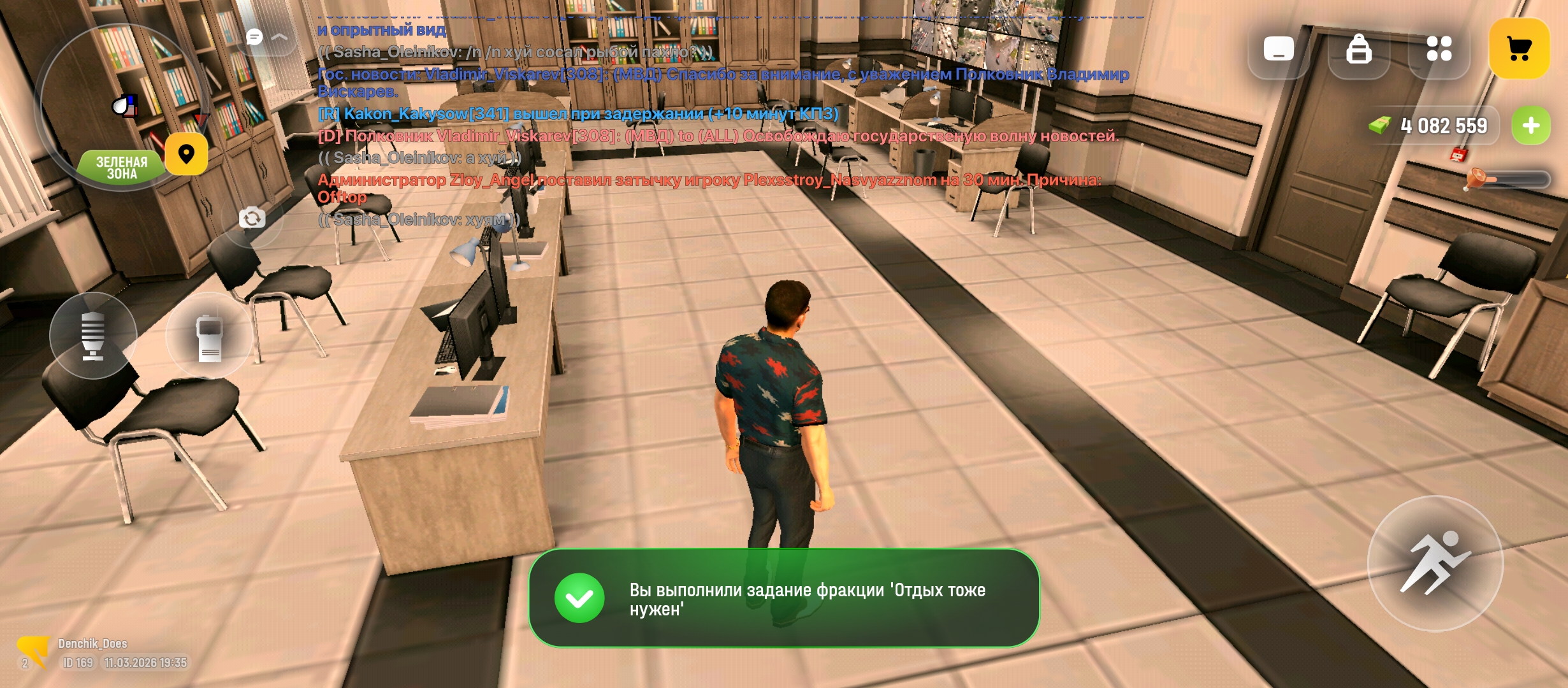The image size is (1568, 688).
Task: Tap the white card icon button
Action: coord(1279,48)
